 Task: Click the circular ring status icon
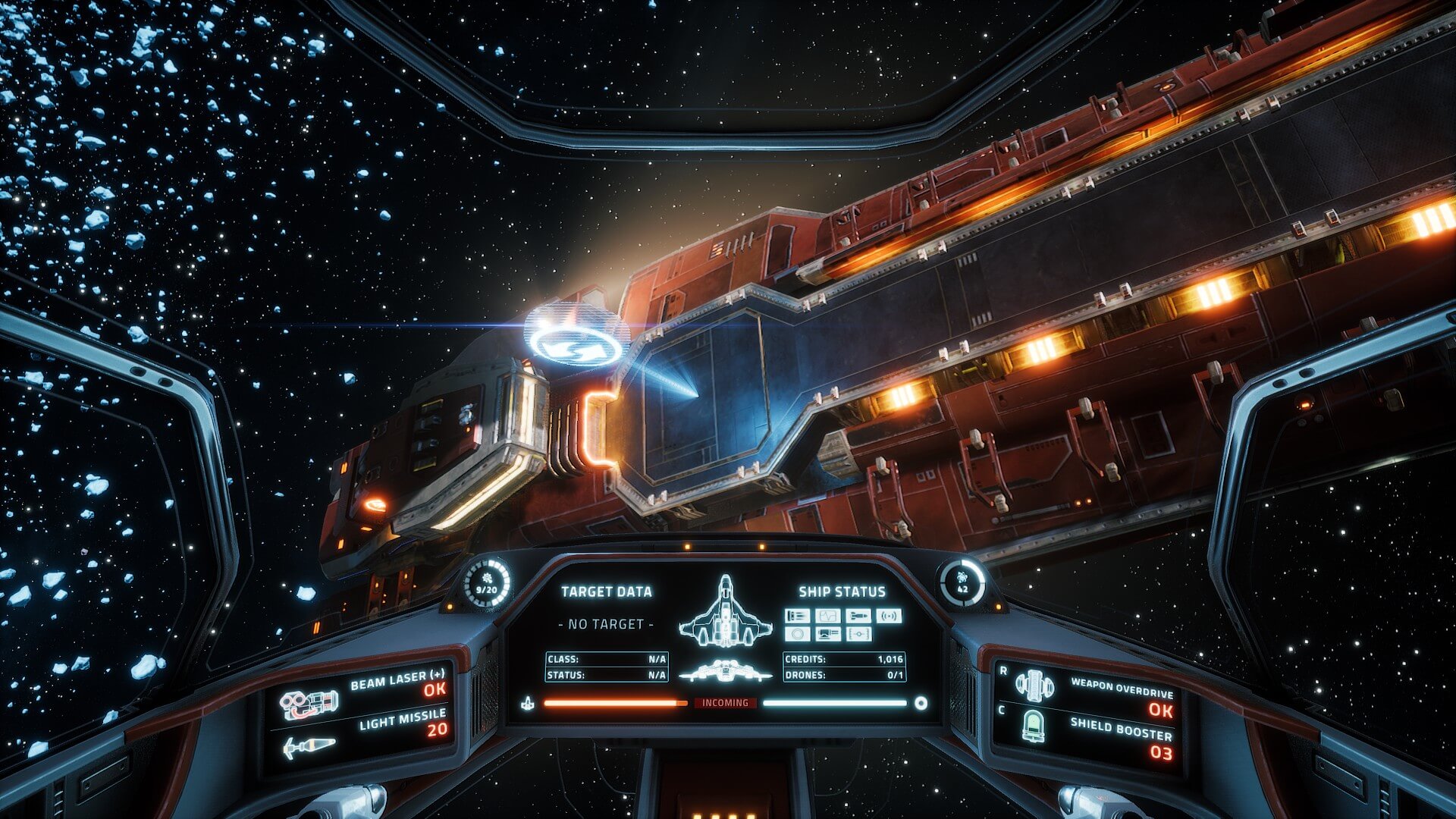796,634
